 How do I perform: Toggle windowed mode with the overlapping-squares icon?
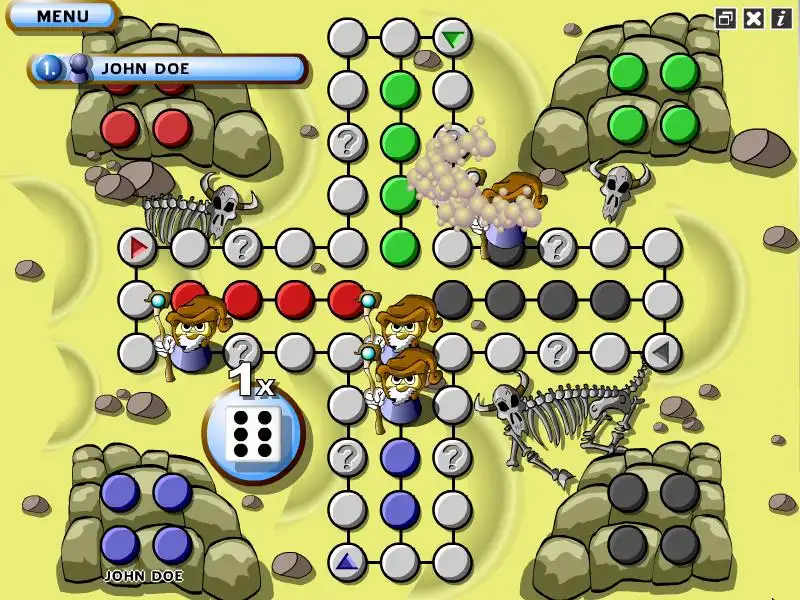tap(726, 18)
